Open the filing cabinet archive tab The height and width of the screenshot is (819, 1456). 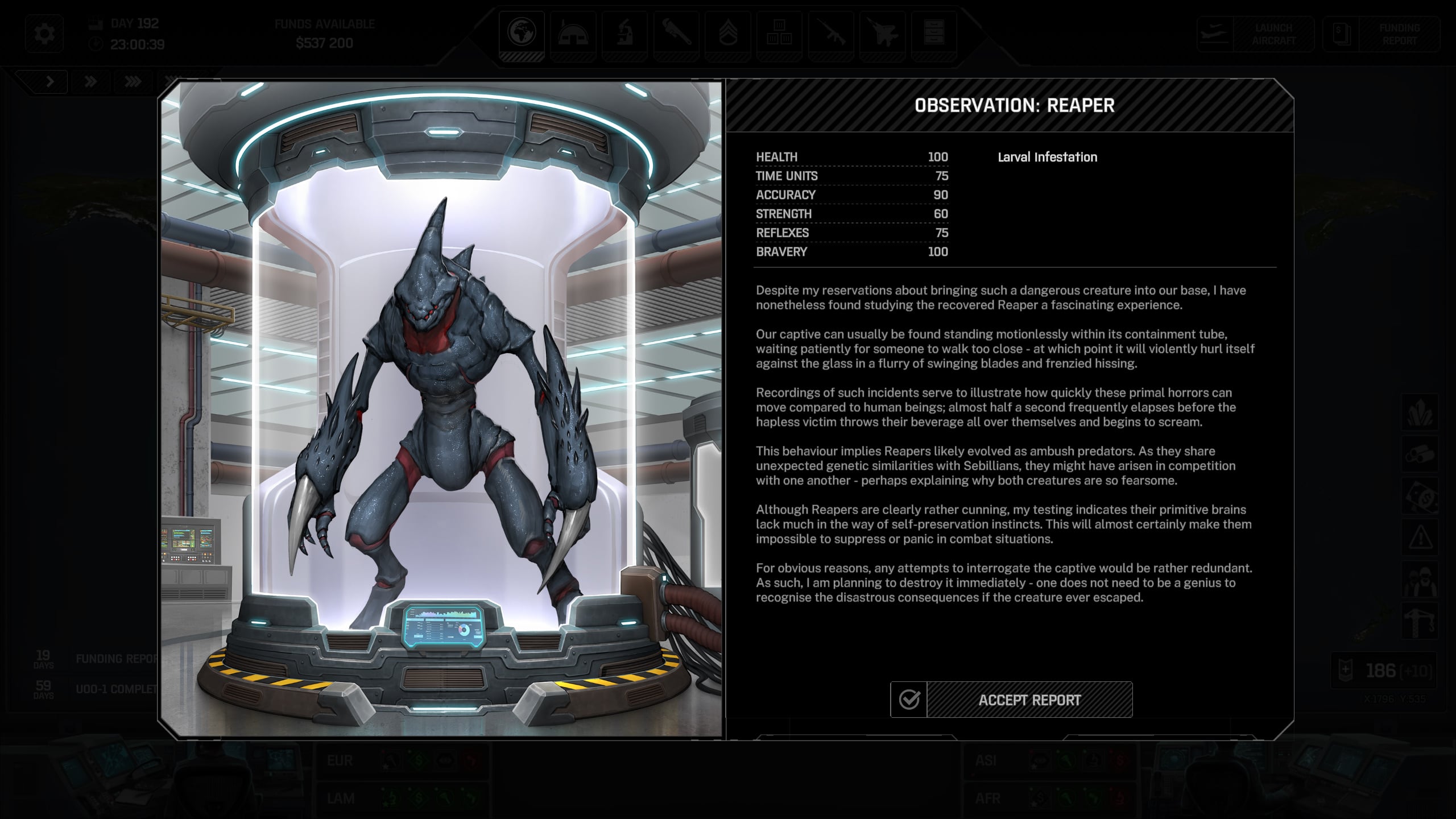[934, 33]
